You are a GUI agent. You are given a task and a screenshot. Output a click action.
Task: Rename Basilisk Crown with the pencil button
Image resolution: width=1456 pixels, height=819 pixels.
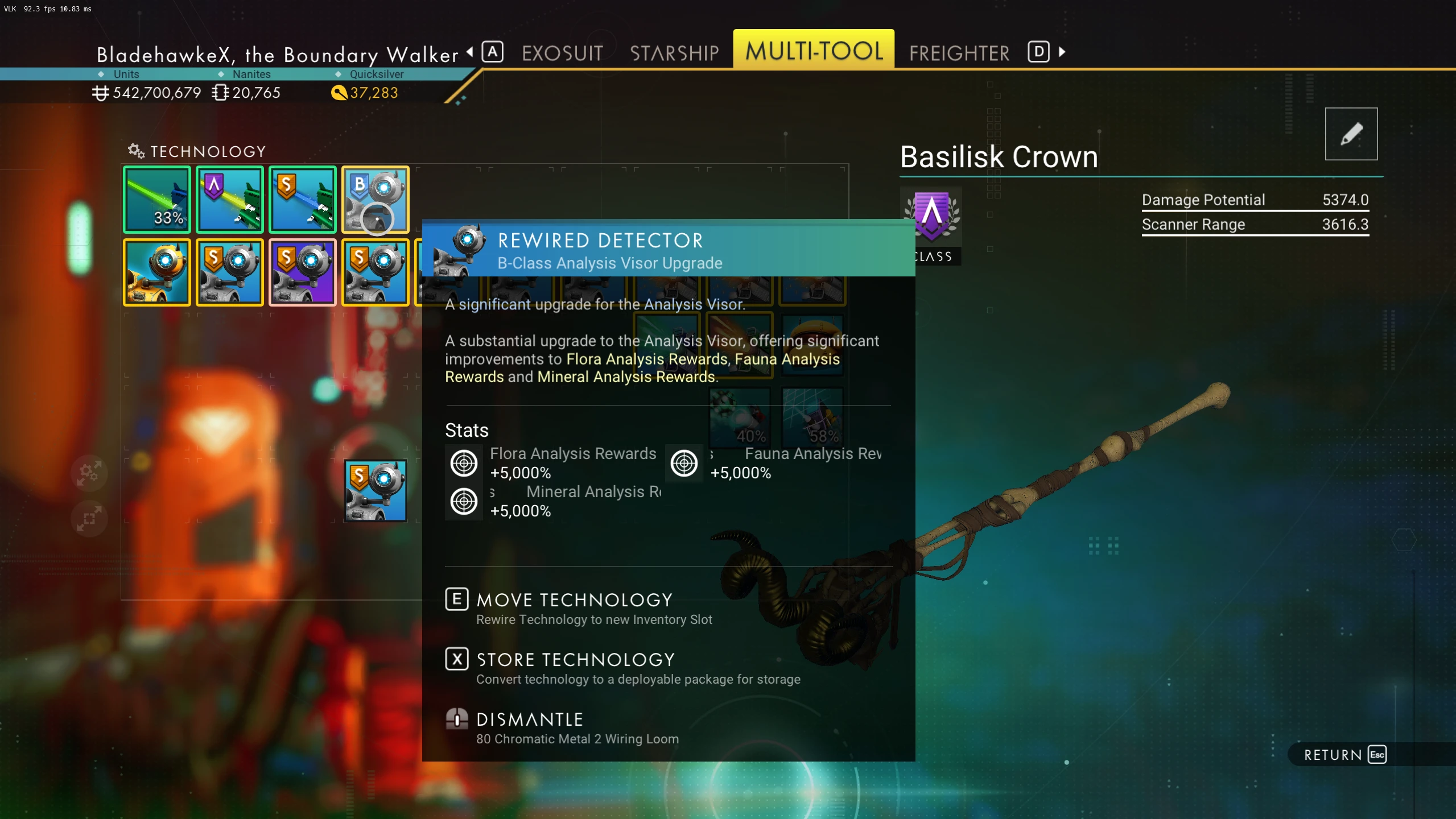coord(1351,134)
